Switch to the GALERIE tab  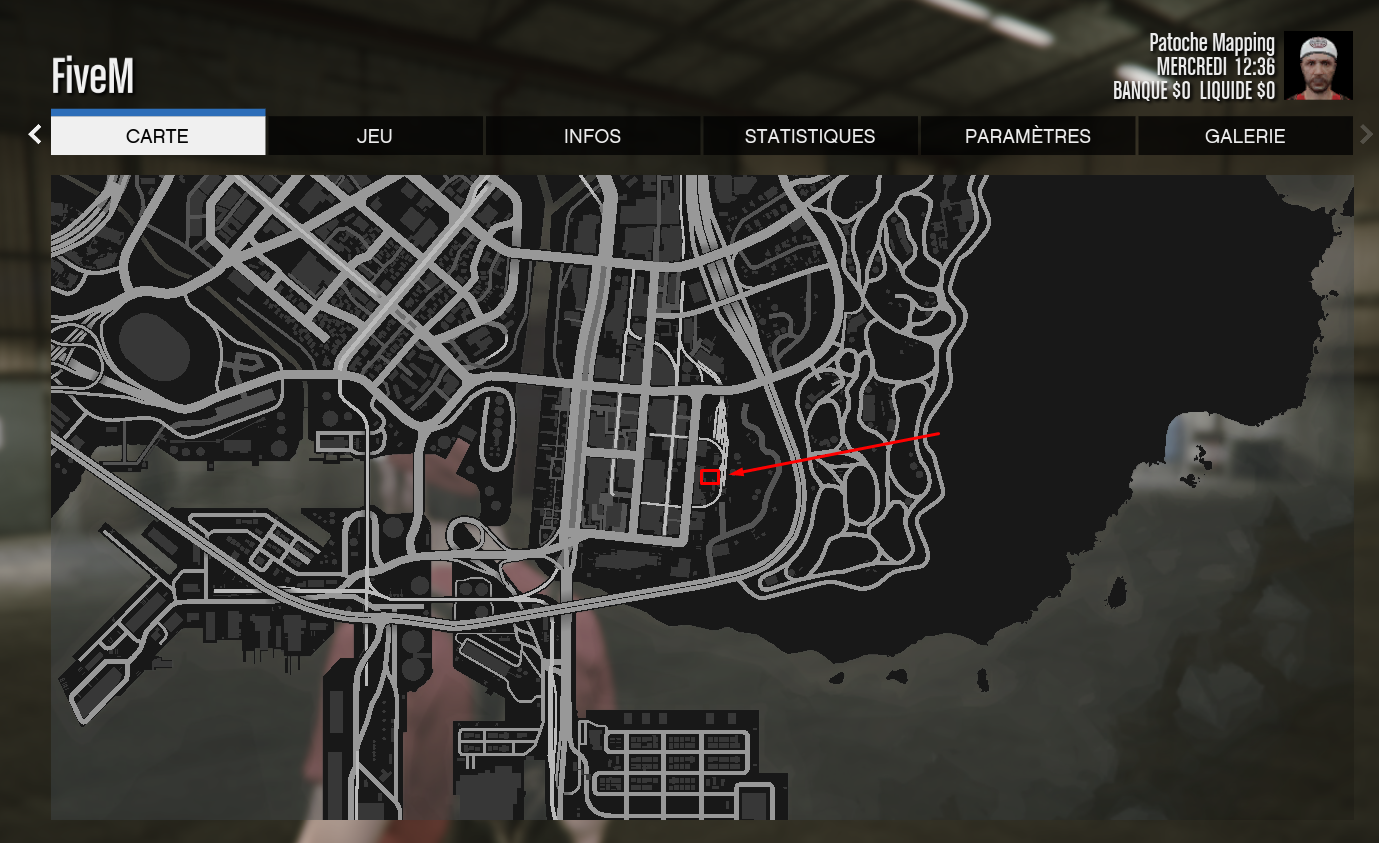tap(1245, 135)
